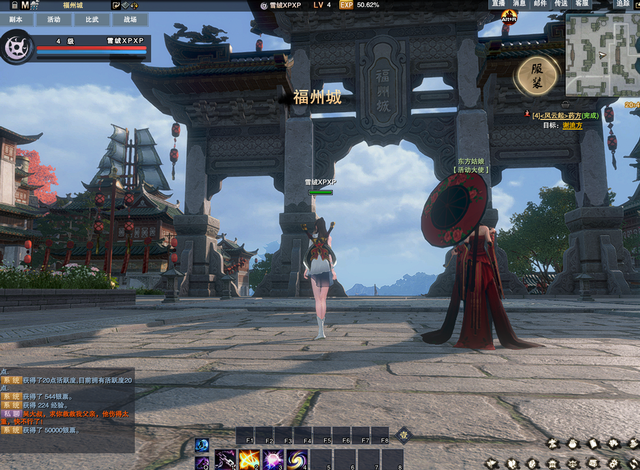Open the 消息 messages button

pyautogui.click(x=519, y=4)
